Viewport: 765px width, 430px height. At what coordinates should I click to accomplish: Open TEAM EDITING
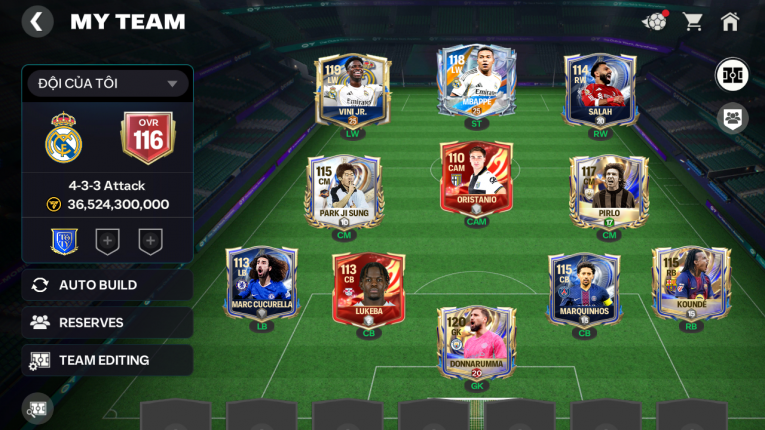click(x=107, y=360)
